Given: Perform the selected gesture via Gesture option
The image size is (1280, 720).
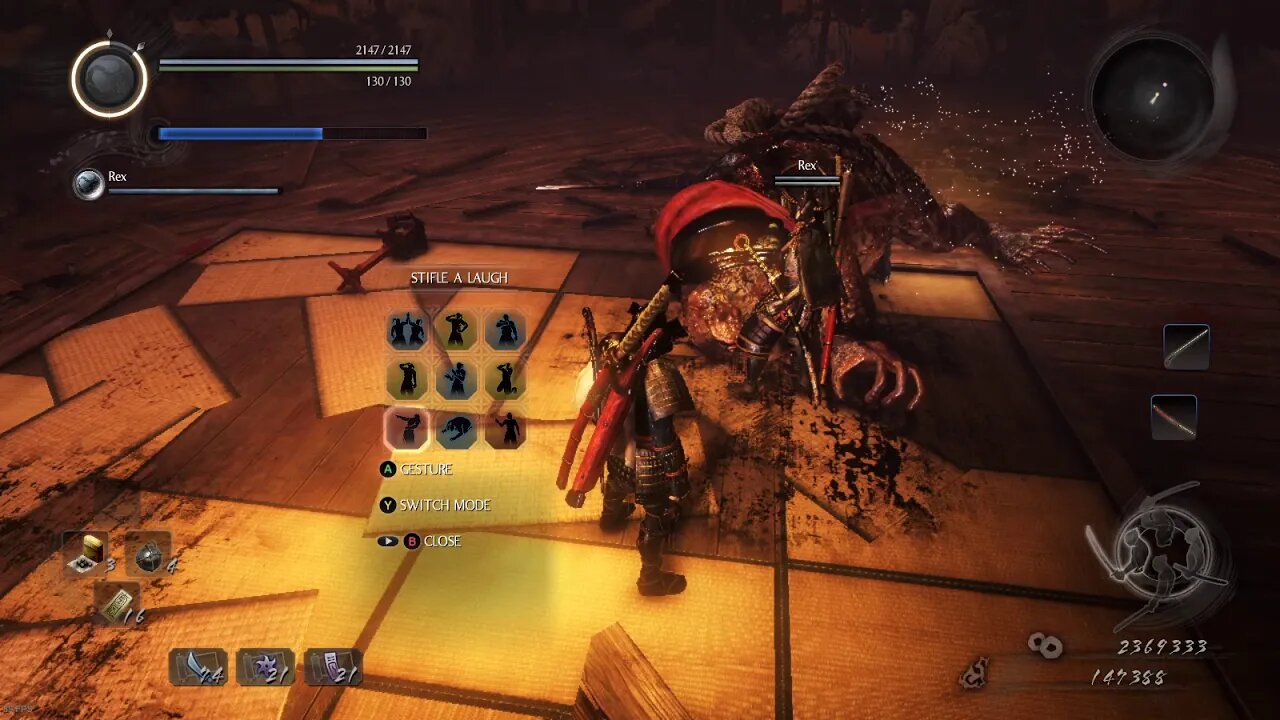Looking at the screenshot, I should (x=425, y=469).
